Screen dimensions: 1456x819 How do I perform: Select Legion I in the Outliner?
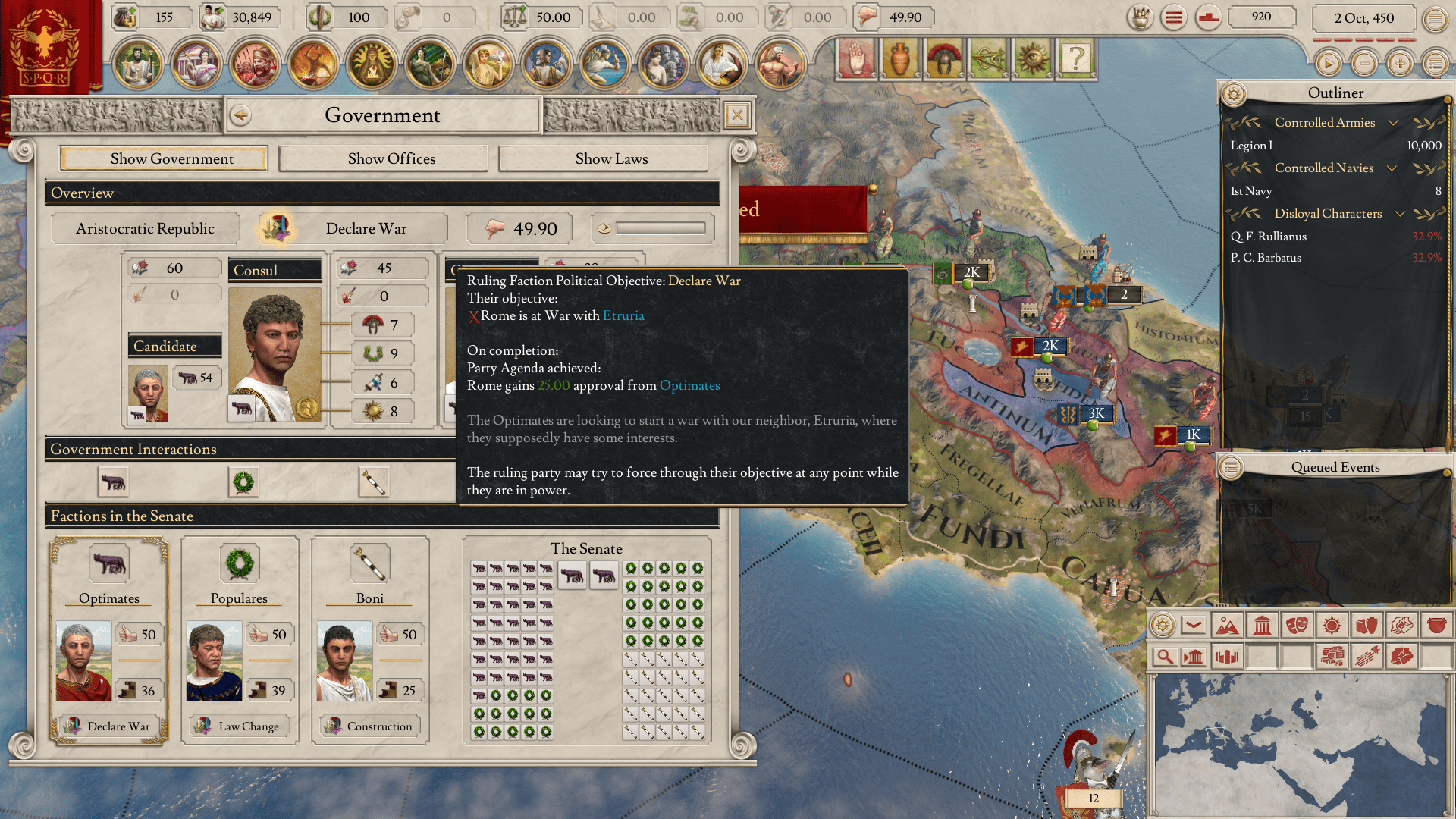[x=1251, y=146]
